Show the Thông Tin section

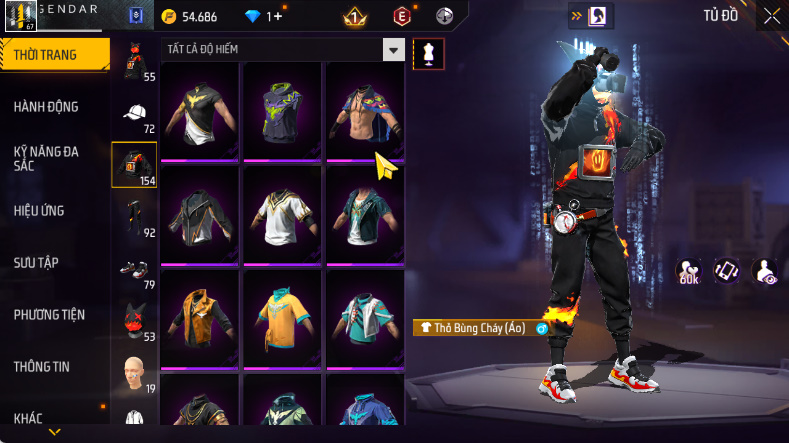click(42, 367)
